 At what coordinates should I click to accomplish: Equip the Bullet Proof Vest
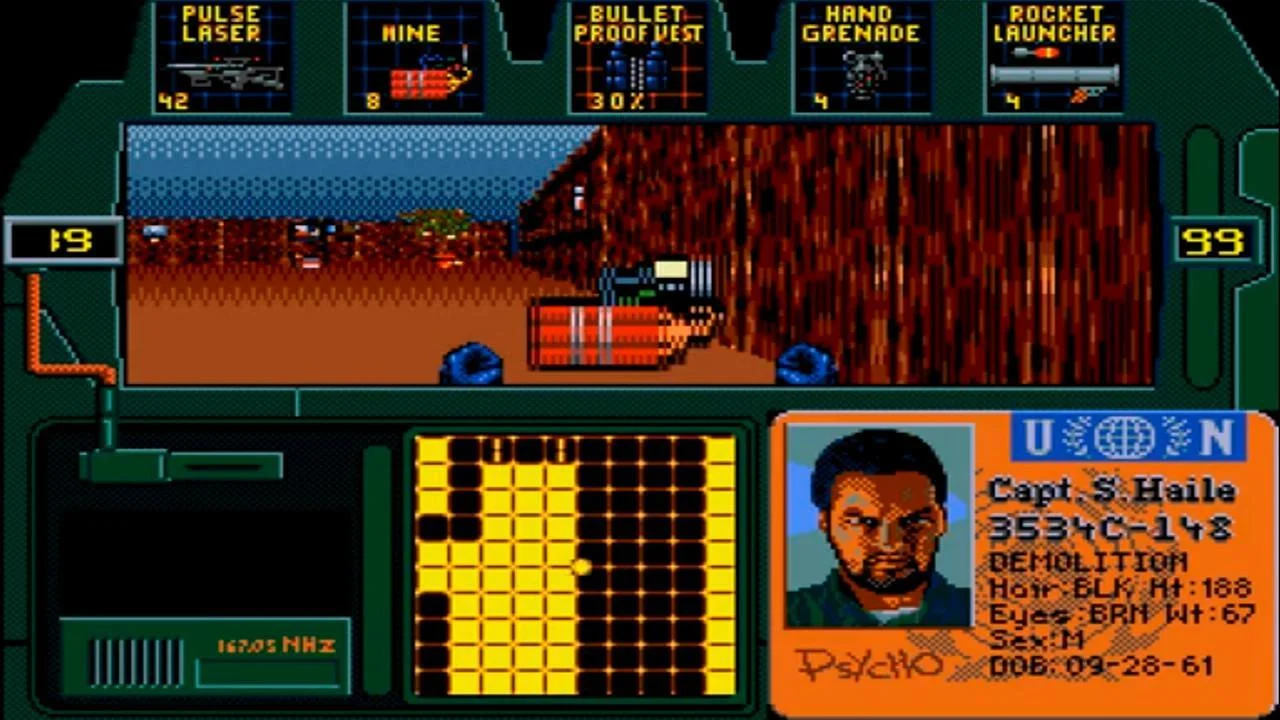tap(637, 55)
